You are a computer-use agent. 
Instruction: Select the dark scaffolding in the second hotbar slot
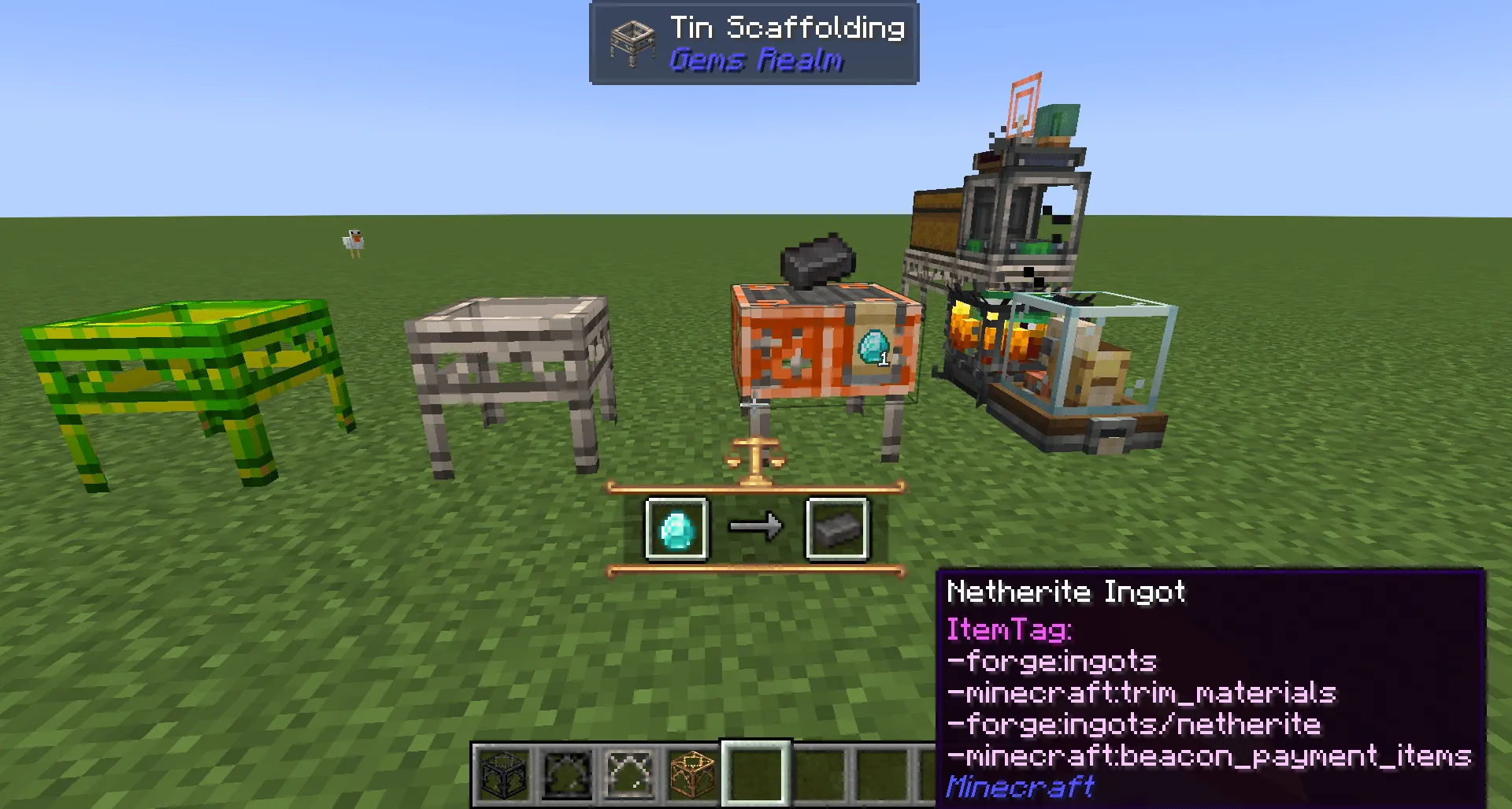click(x=567, y=775)
